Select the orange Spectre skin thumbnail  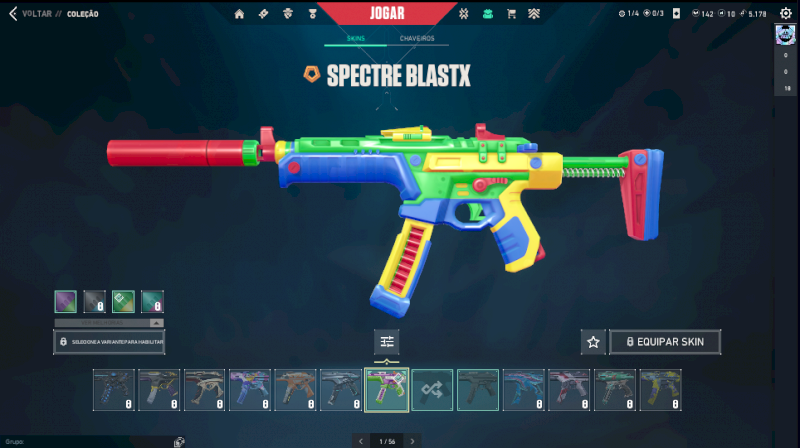tap(296, 390)
